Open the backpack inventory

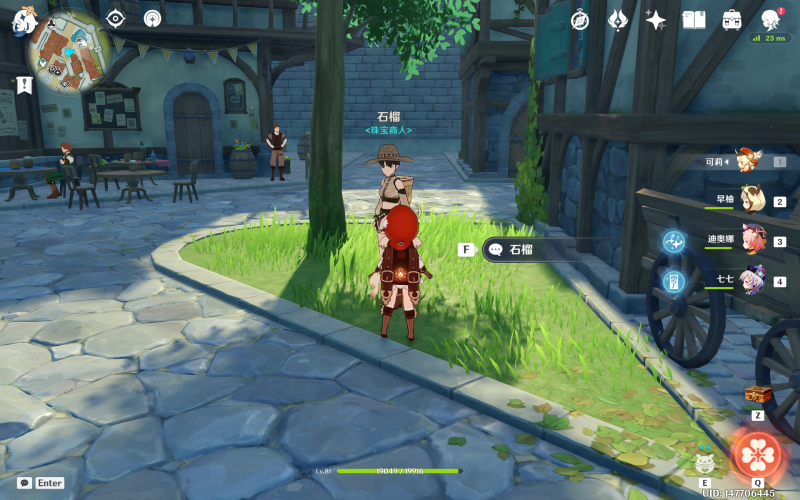(x=732, y=20)
